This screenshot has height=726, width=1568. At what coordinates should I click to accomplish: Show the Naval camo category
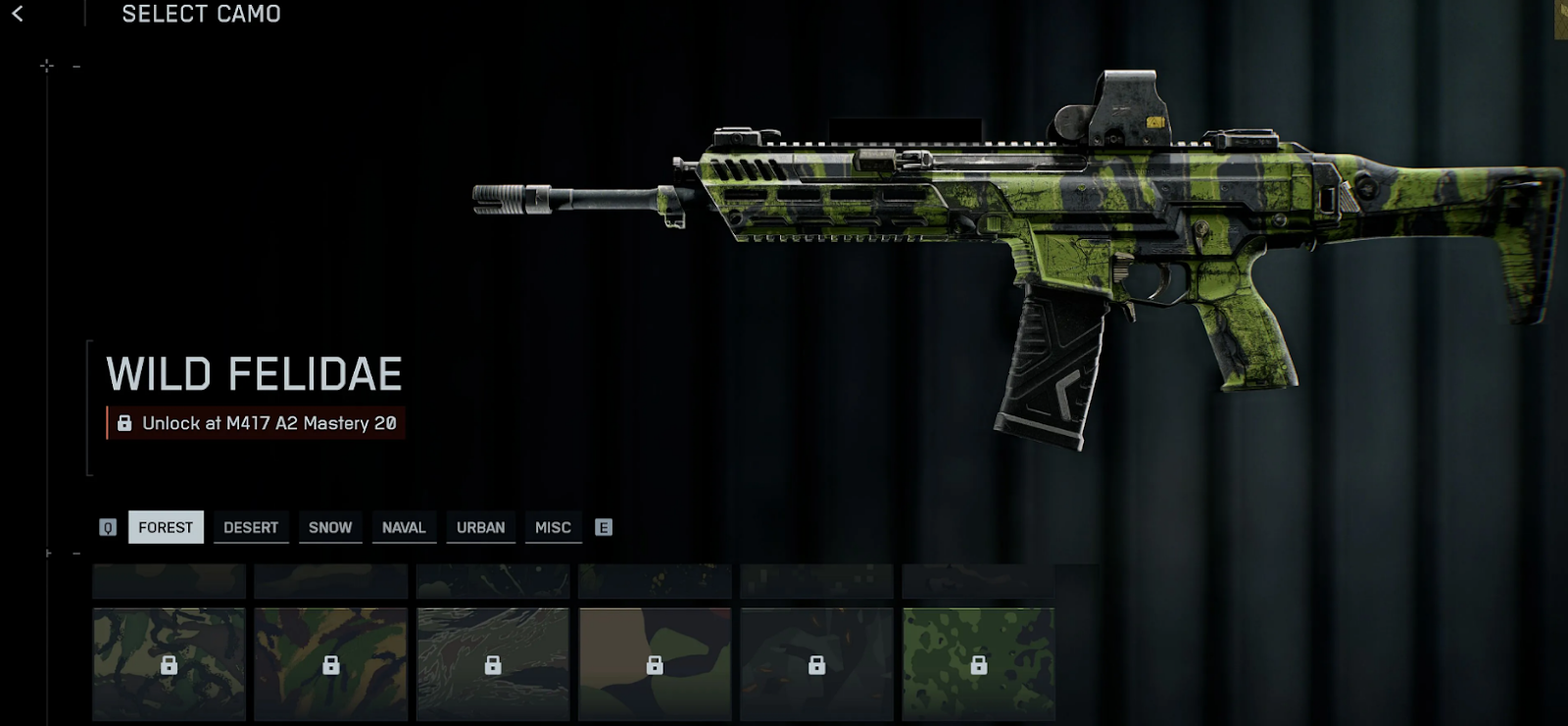pos(404,527)
